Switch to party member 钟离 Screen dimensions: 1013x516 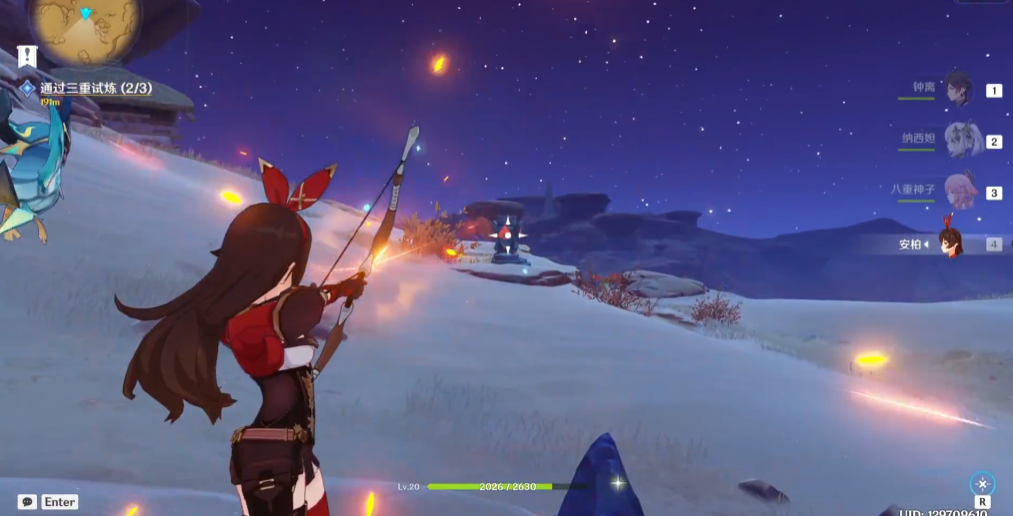click(958, 89)
